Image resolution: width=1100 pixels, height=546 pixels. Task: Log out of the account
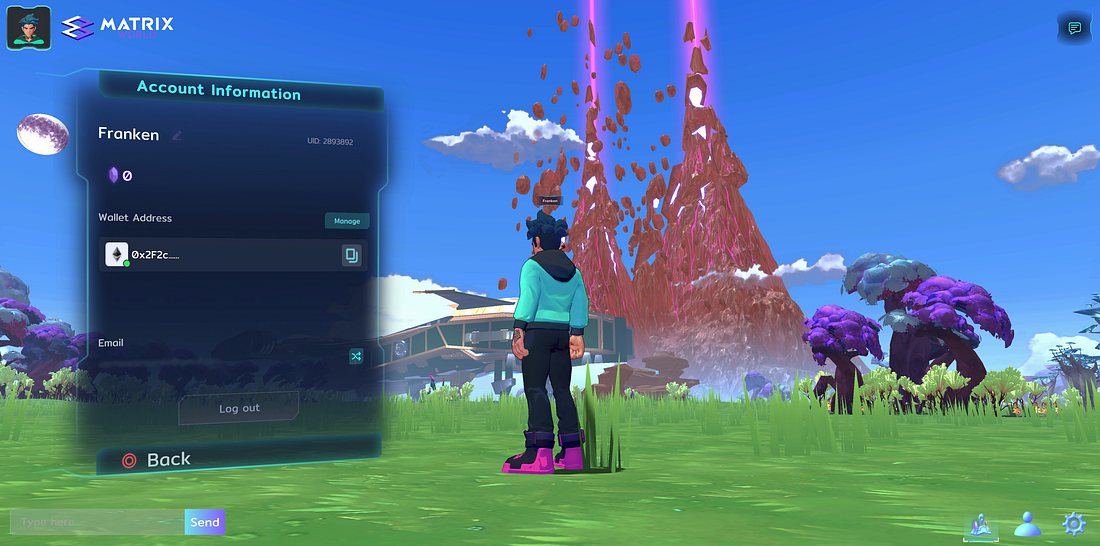tap(239, 408)
